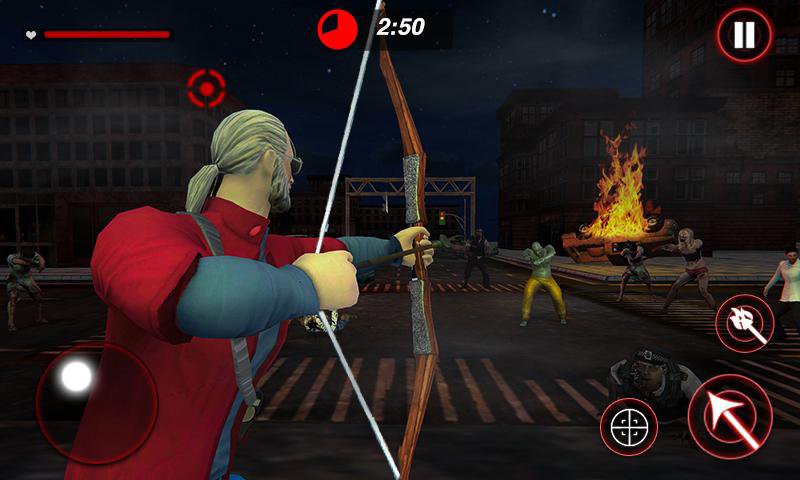This screenshot has height=480, width=800.
Task: Pause the game
Action: (x=743, y=36)
